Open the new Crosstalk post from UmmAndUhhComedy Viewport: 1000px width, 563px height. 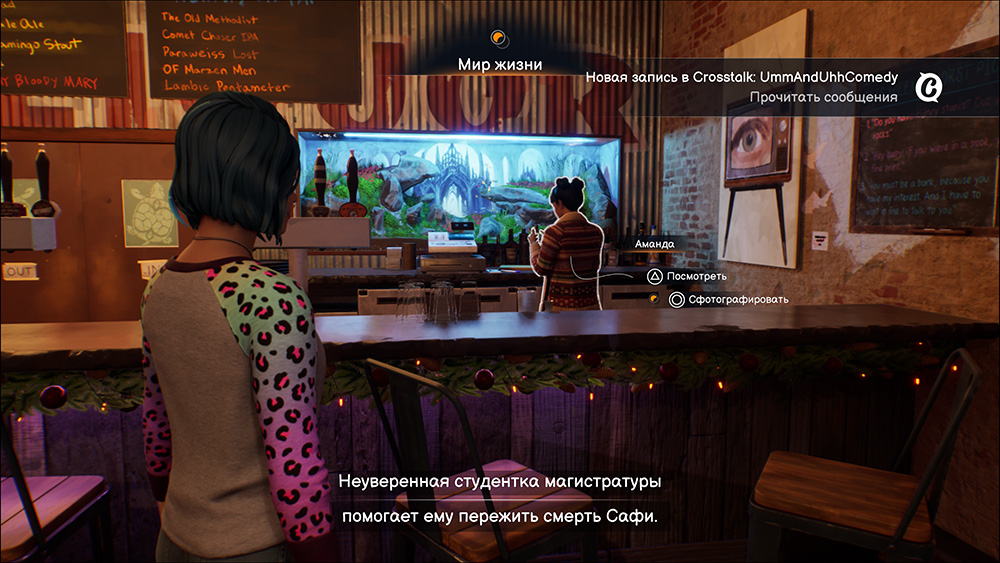click(x=741, y=76)
